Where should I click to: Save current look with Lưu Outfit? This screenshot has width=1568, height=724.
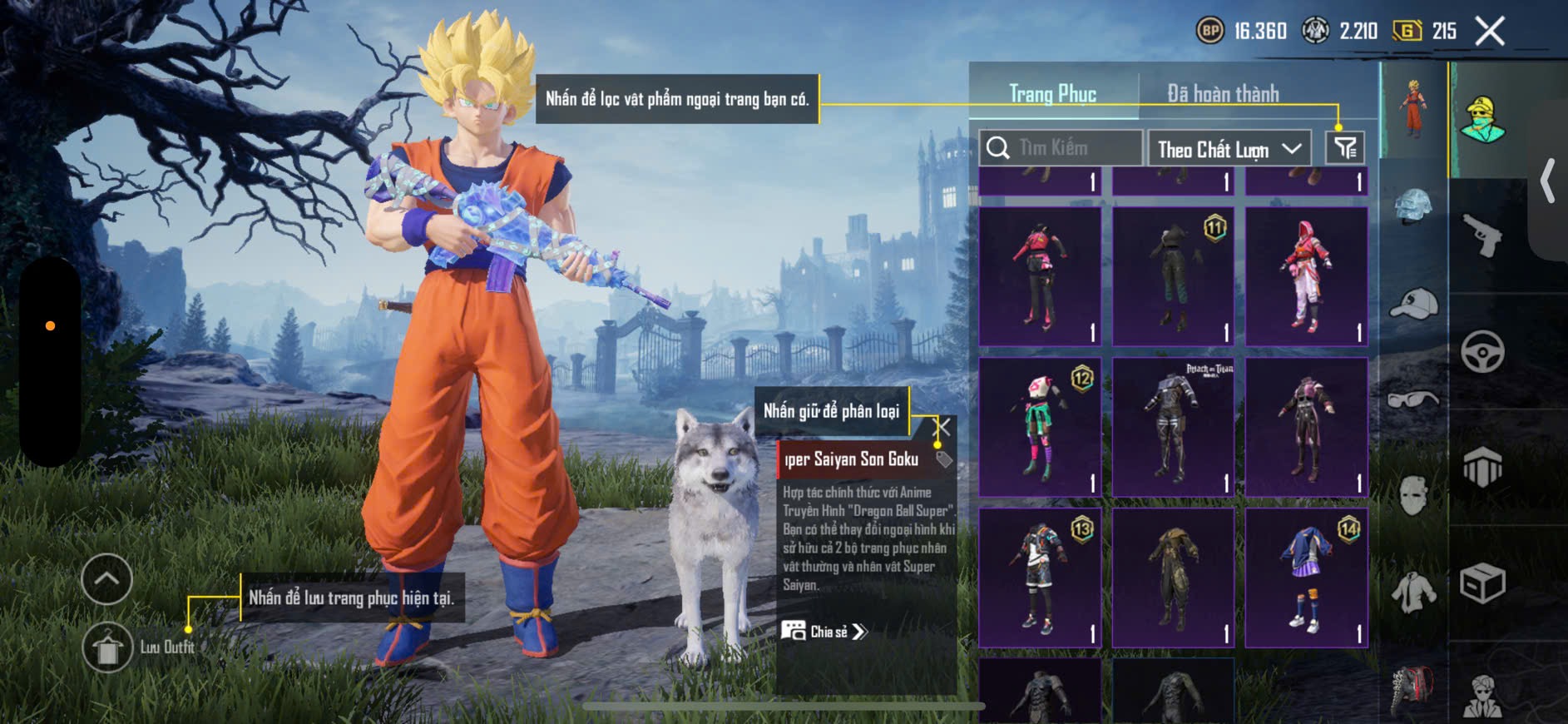107,647
